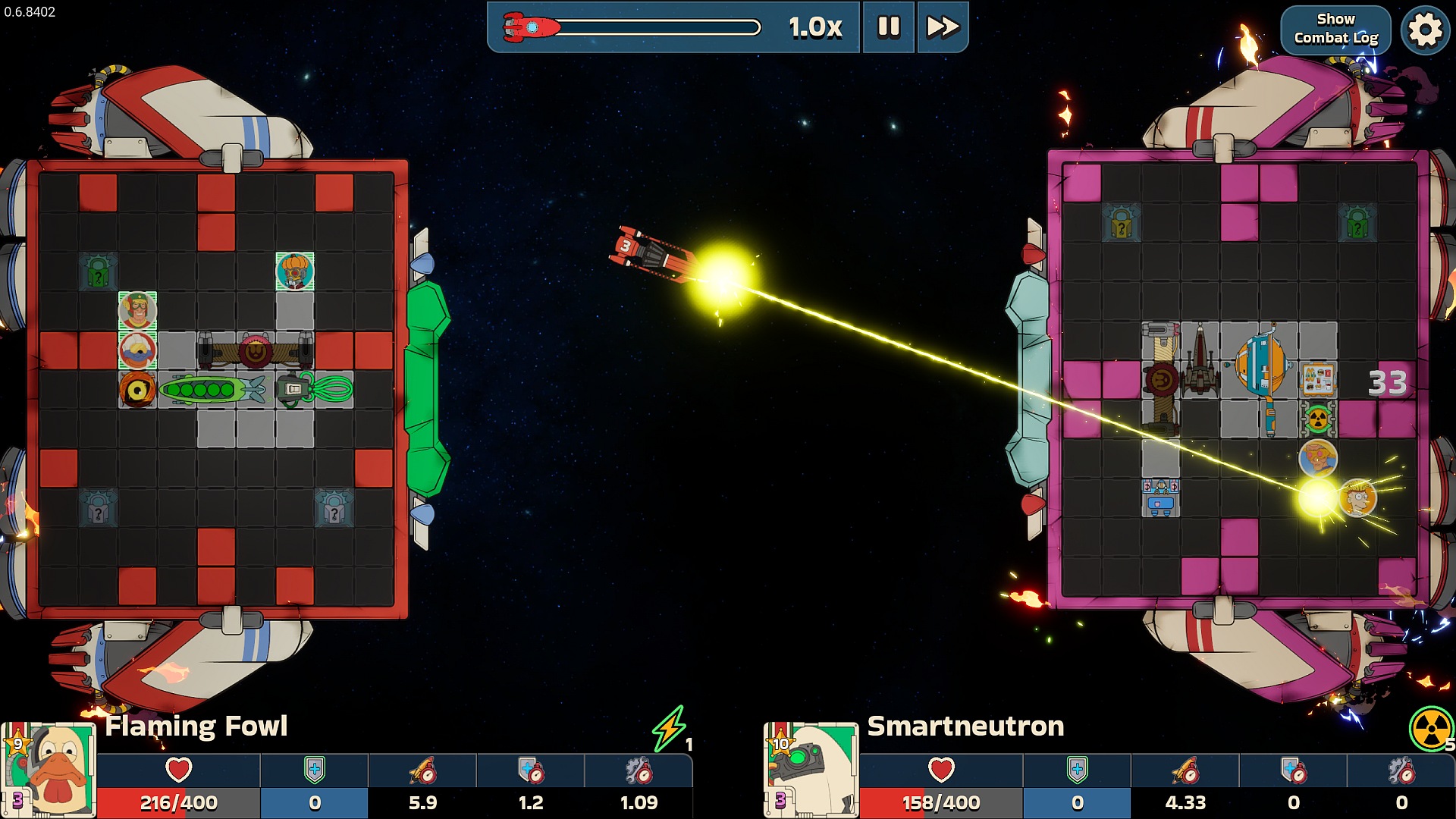
Task: Select the orange eyeball module tile
Action: tap(137, 390)
